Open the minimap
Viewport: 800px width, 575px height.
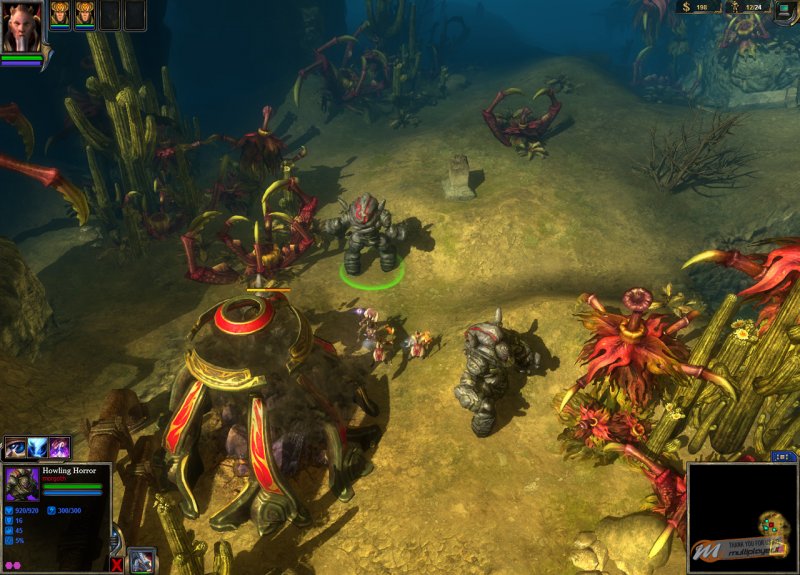pyautogui.click(x=743, y=517)
